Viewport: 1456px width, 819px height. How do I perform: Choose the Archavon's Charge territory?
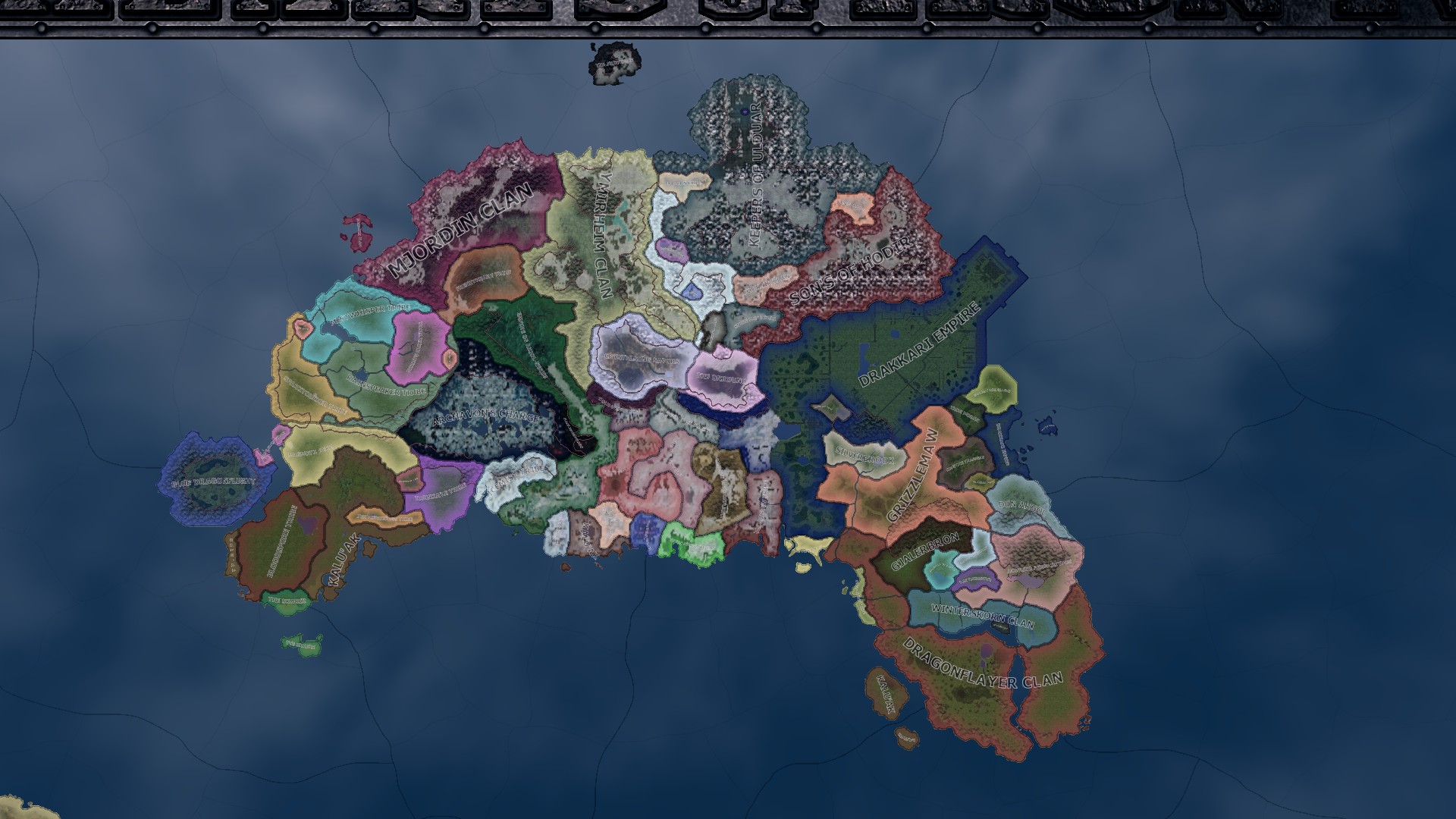485,417
